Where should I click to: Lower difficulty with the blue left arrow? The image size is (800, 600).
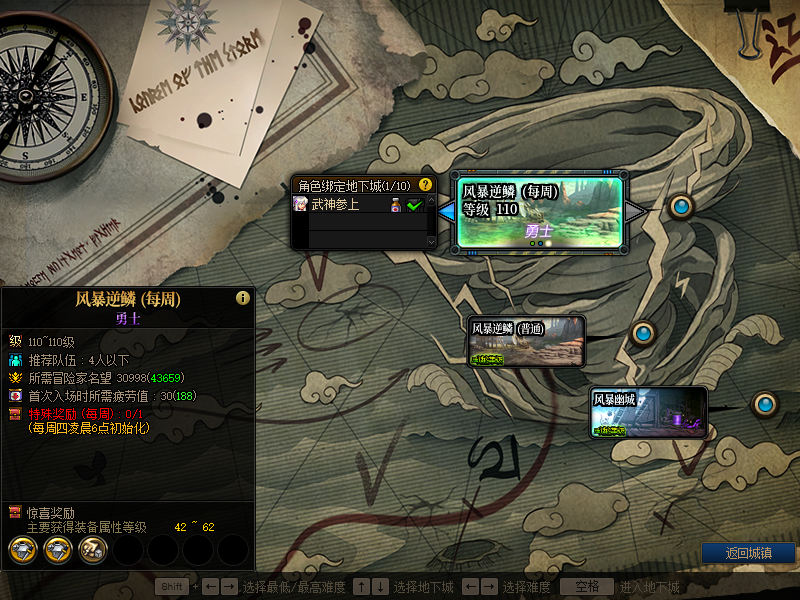446,210
